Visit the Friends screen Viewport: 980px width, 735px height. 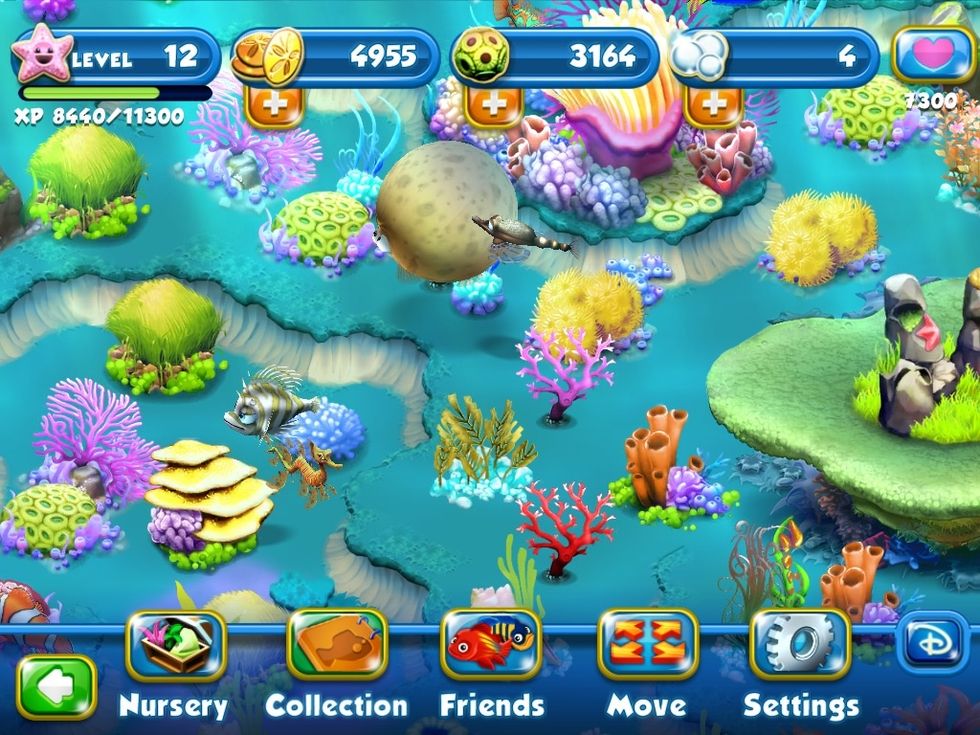click(x=490, y=645)
